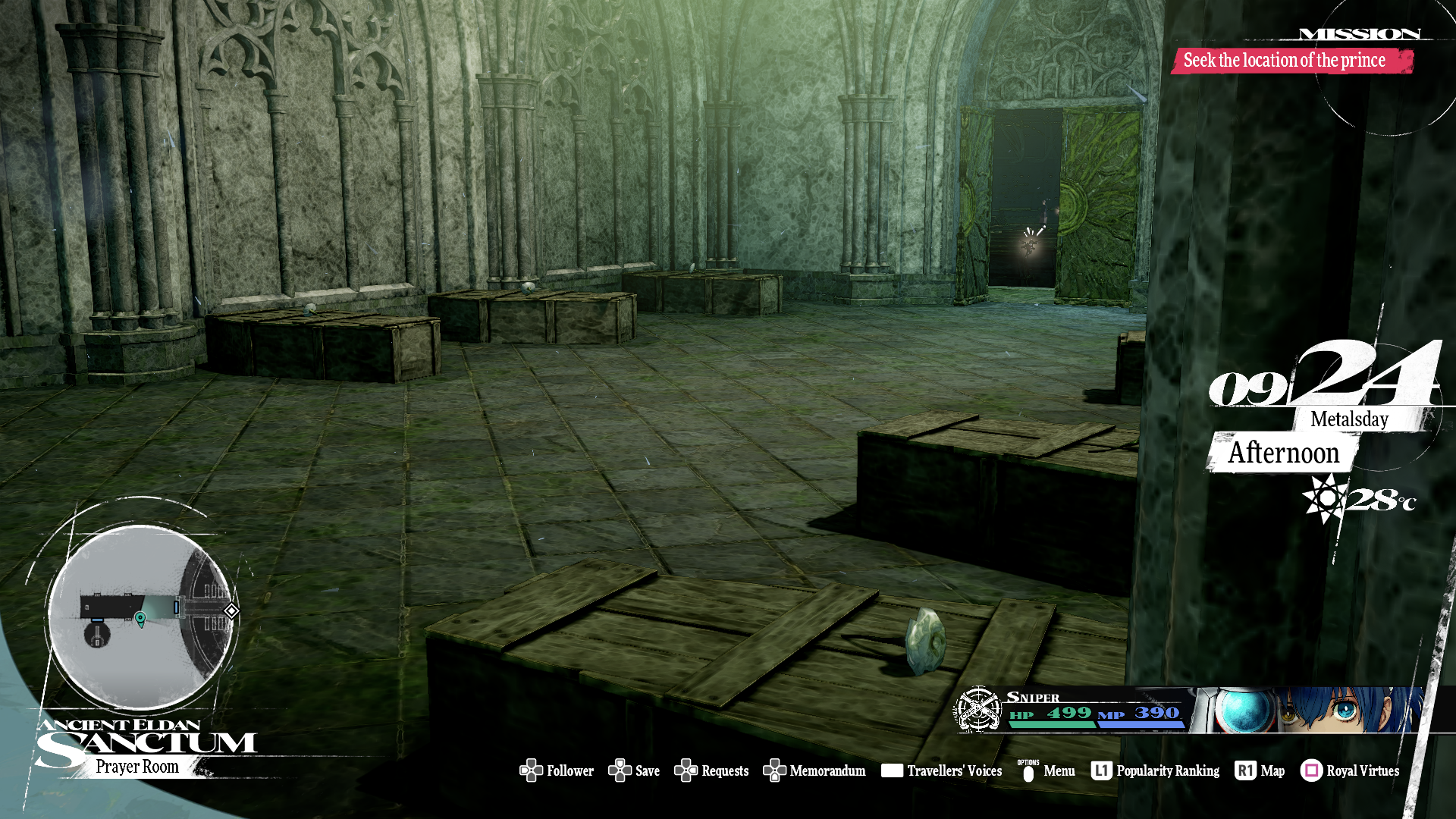Viewport: 1456px width, 819px height.
Task: Click the sunny weather icon
Action: coord(1324,498)
